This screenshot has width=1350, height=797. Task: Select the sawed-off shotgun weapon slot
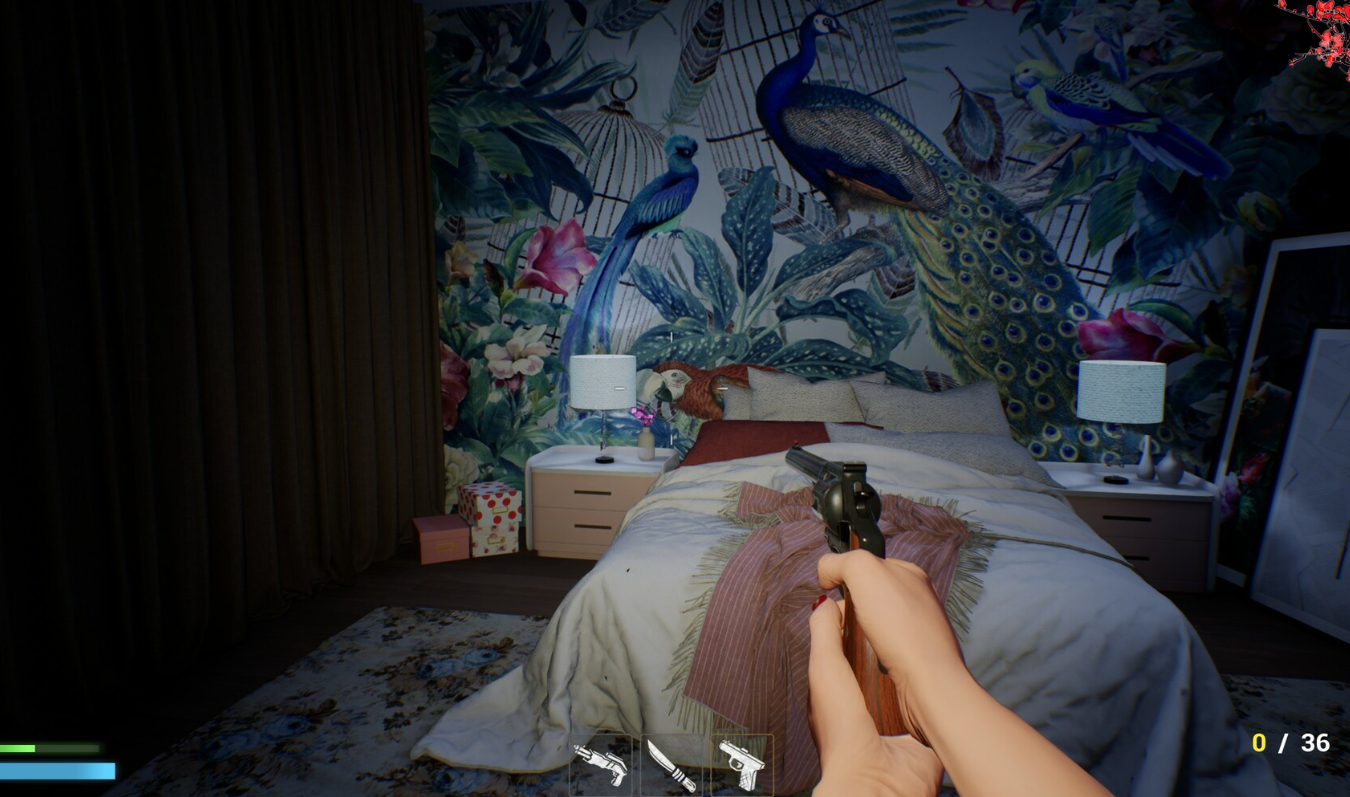[600, 765]
